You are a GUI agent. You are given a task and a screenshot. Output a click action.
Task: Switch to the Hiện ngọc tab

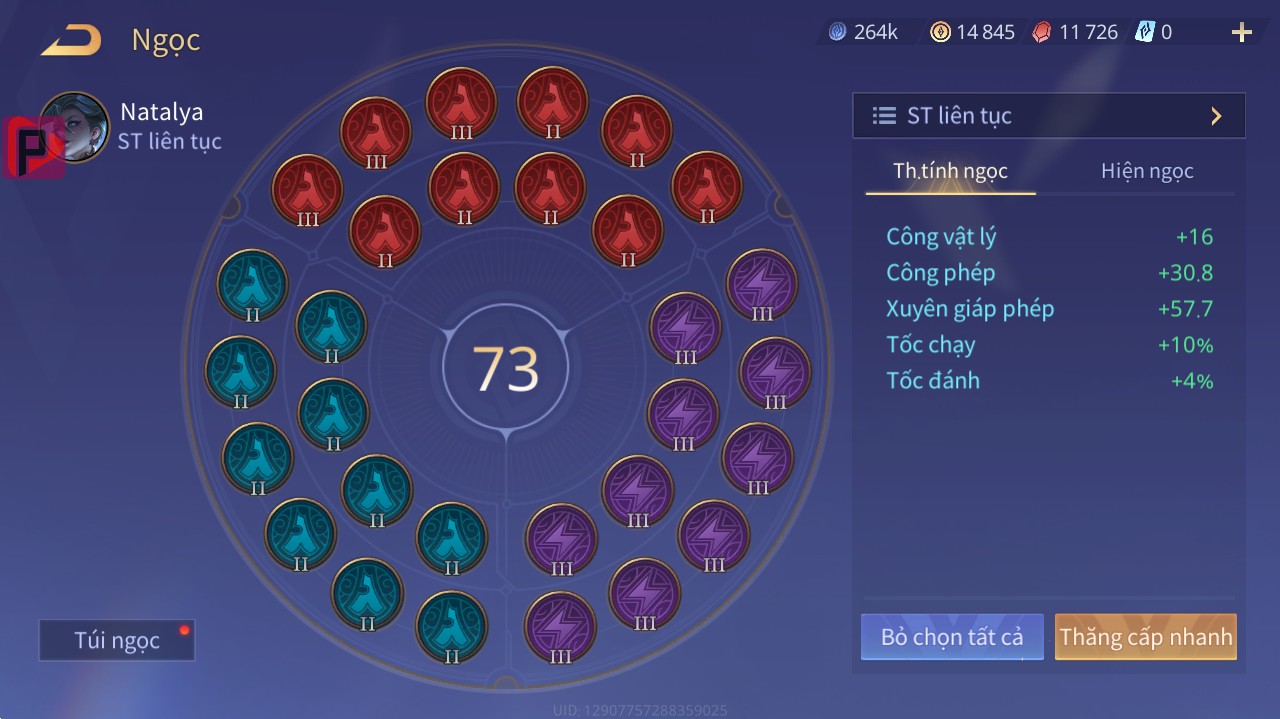[1147, 171]
